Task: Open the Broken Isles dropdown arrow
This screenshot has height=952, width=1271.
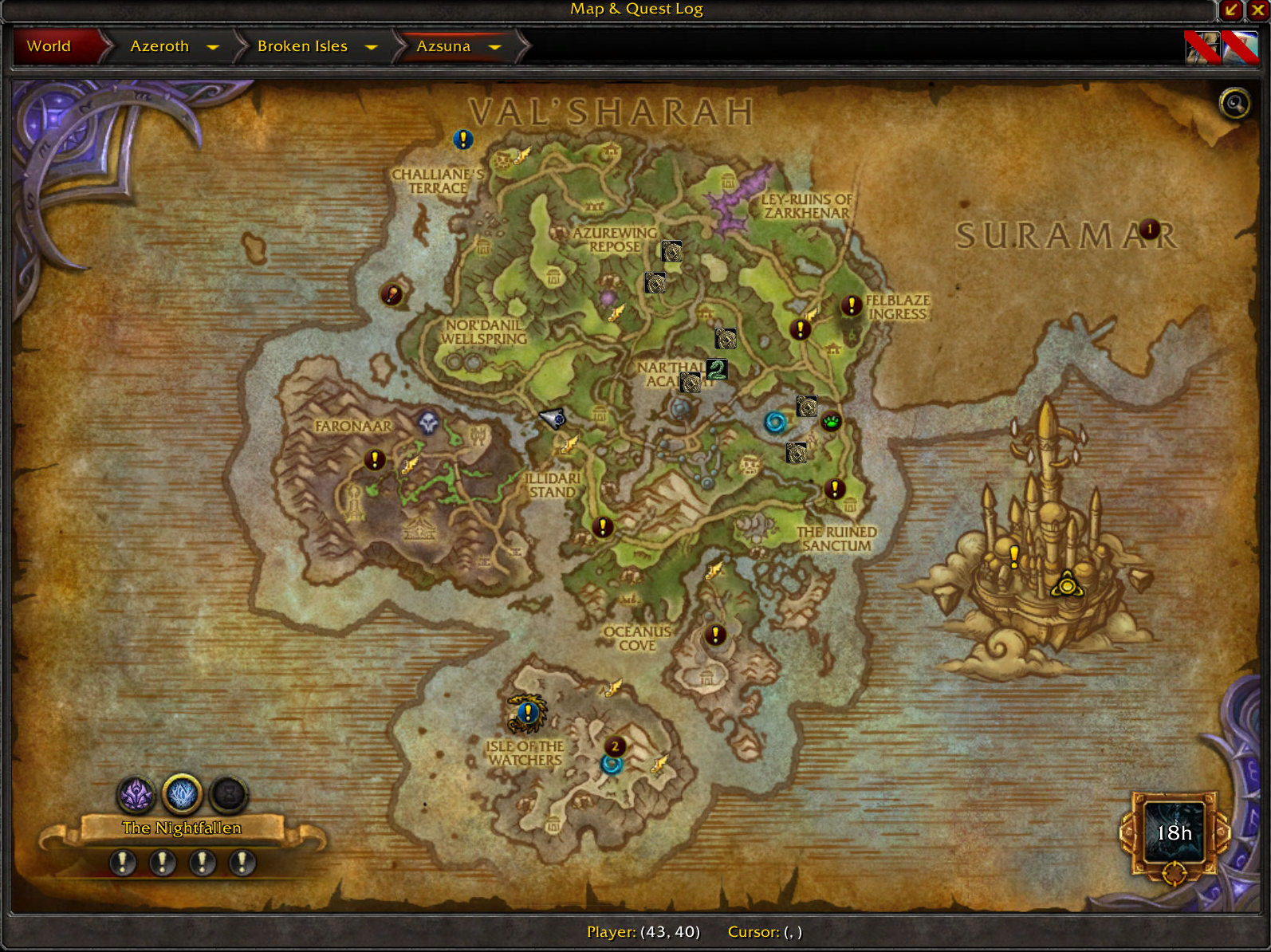Action: [x=372, y=47]
